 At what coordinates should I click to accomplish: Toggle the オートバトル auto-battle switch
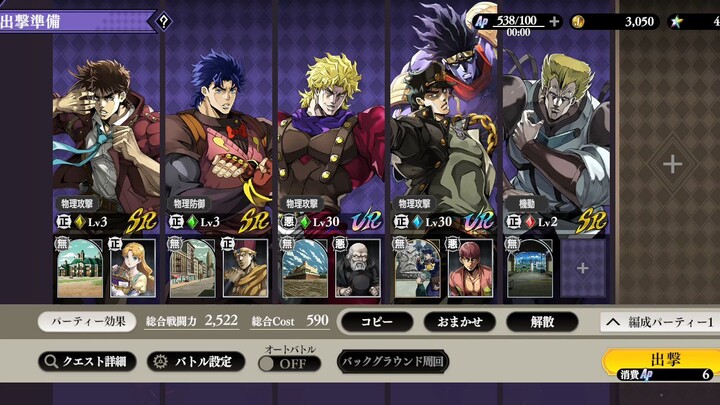(287, 363)
